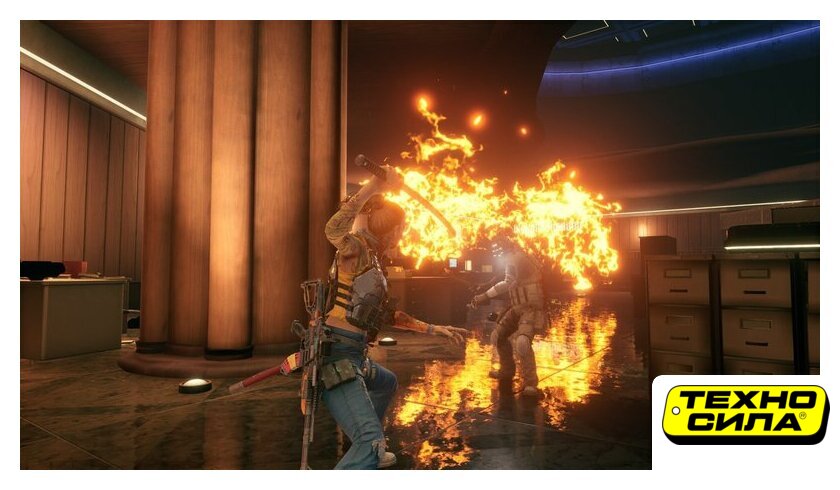The image size is (840, 490).
Task: Click the Техносила logo
Action: (x=745, y=414)
